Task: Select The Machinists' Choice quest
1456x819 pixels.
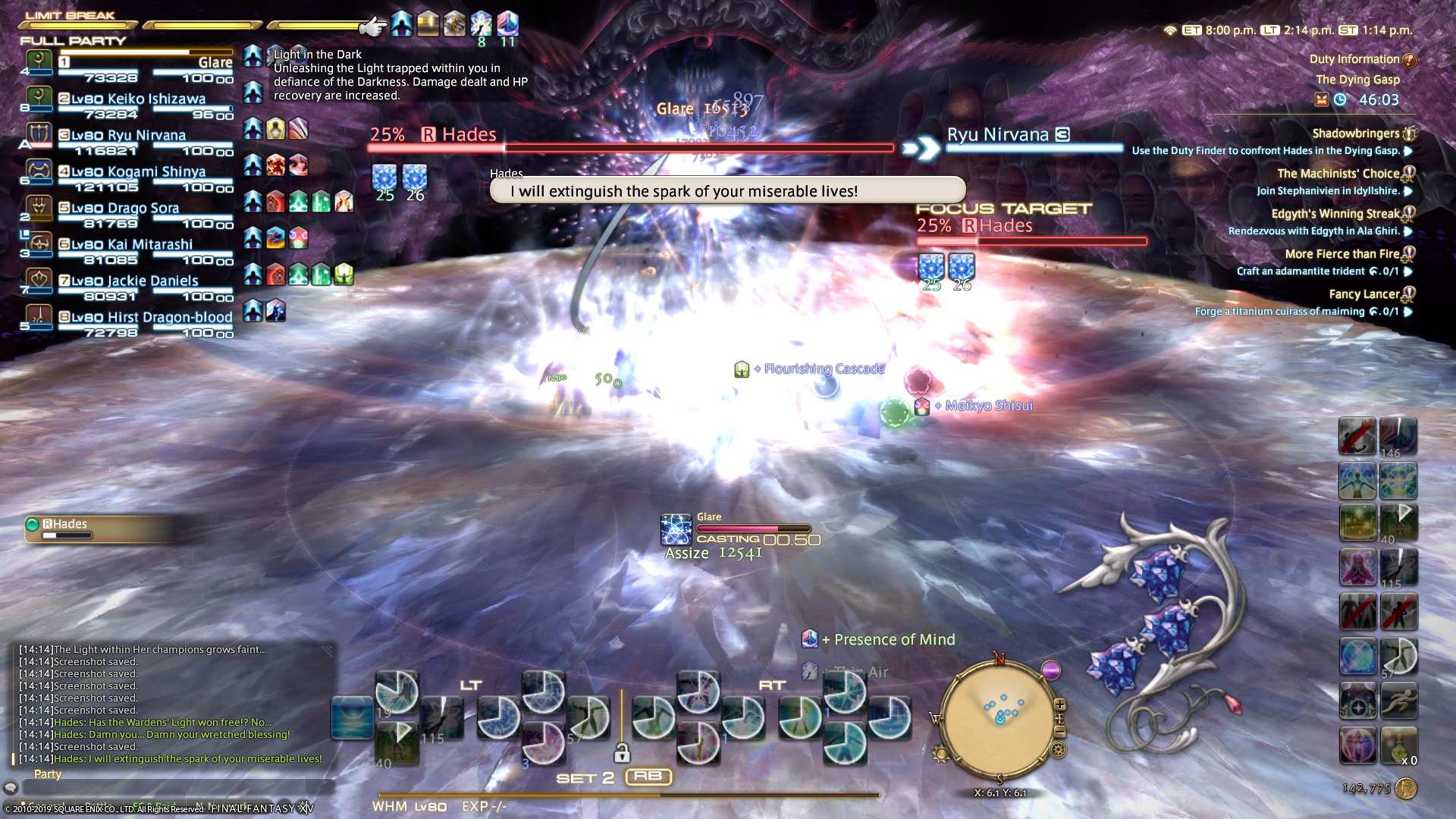Action: pos(1338,174)
